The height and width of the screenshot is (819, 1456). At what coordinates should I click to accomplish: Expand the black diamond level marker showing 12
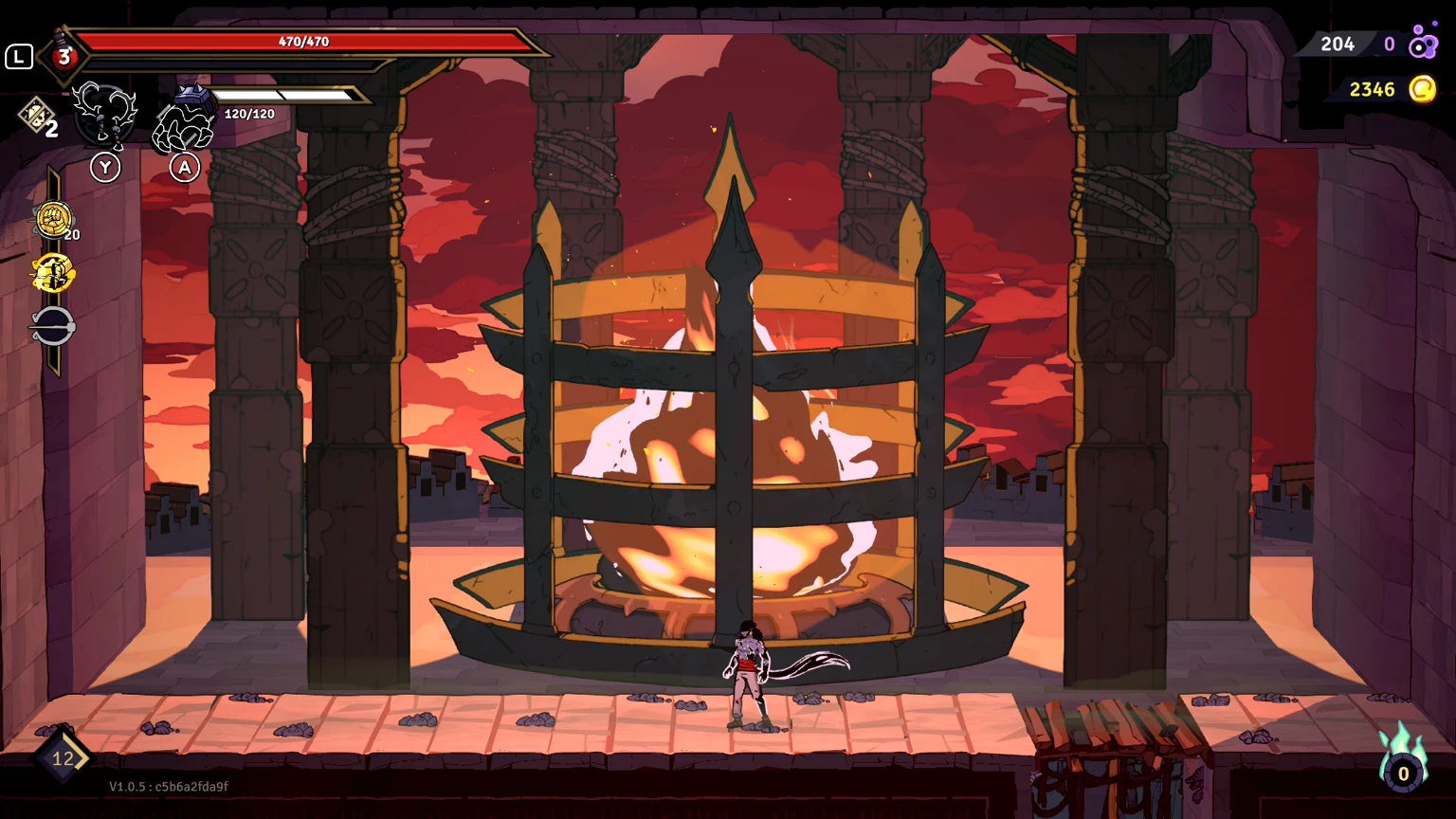click(62, 757)
